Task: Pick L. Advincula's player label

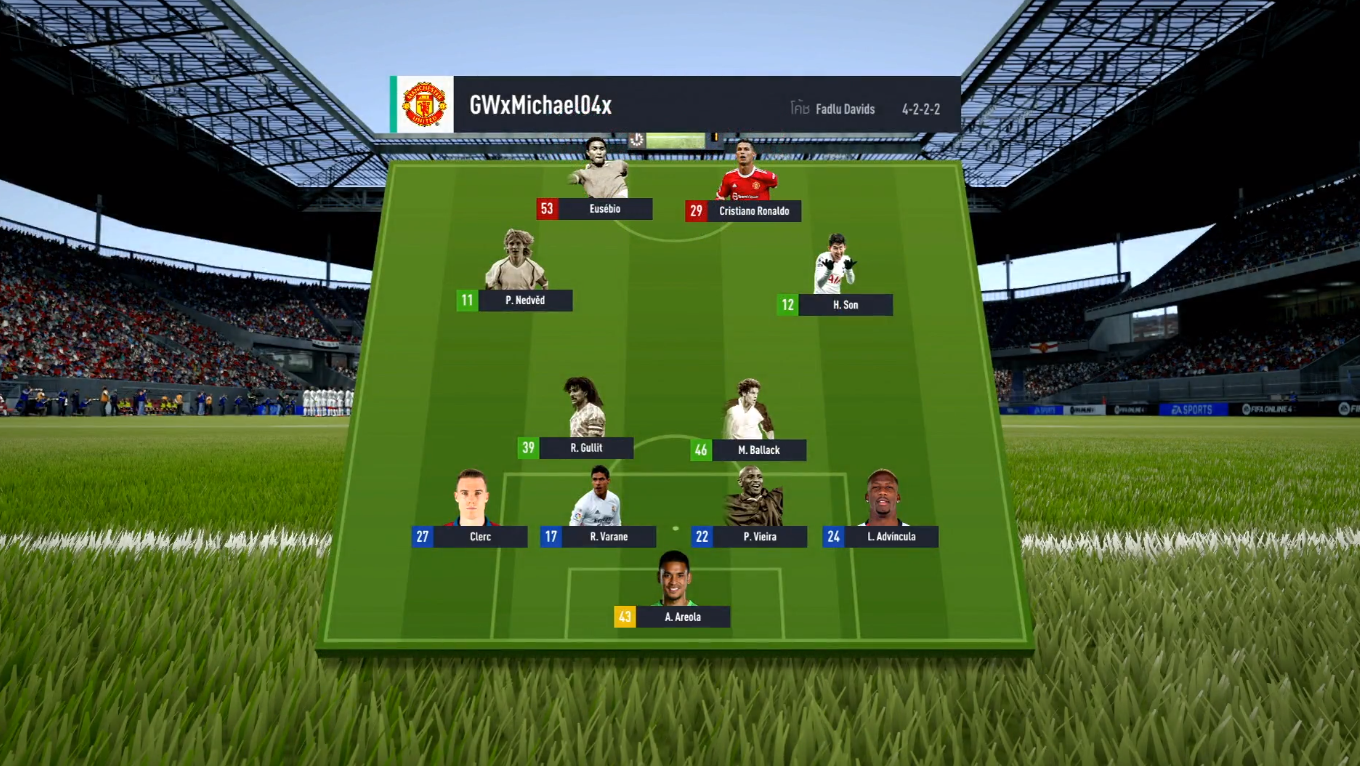Action: (x=891, y=537)
